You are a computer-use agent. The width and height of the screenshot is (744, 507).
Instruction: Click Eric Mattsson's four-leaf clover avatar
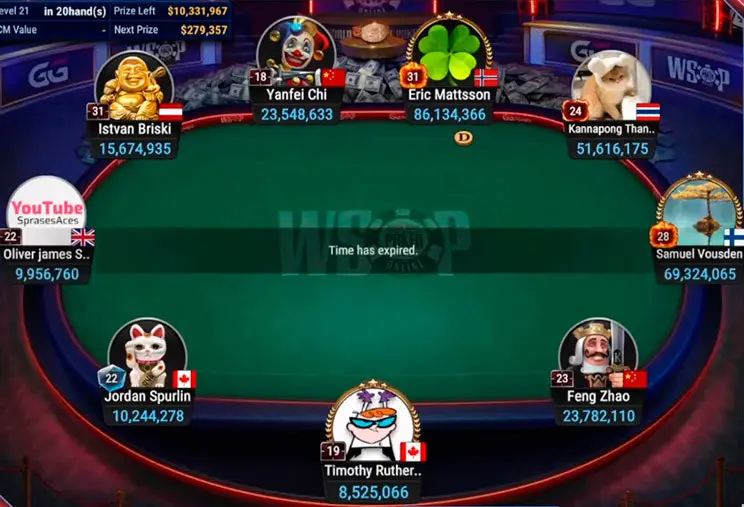(x=449, y=52)
